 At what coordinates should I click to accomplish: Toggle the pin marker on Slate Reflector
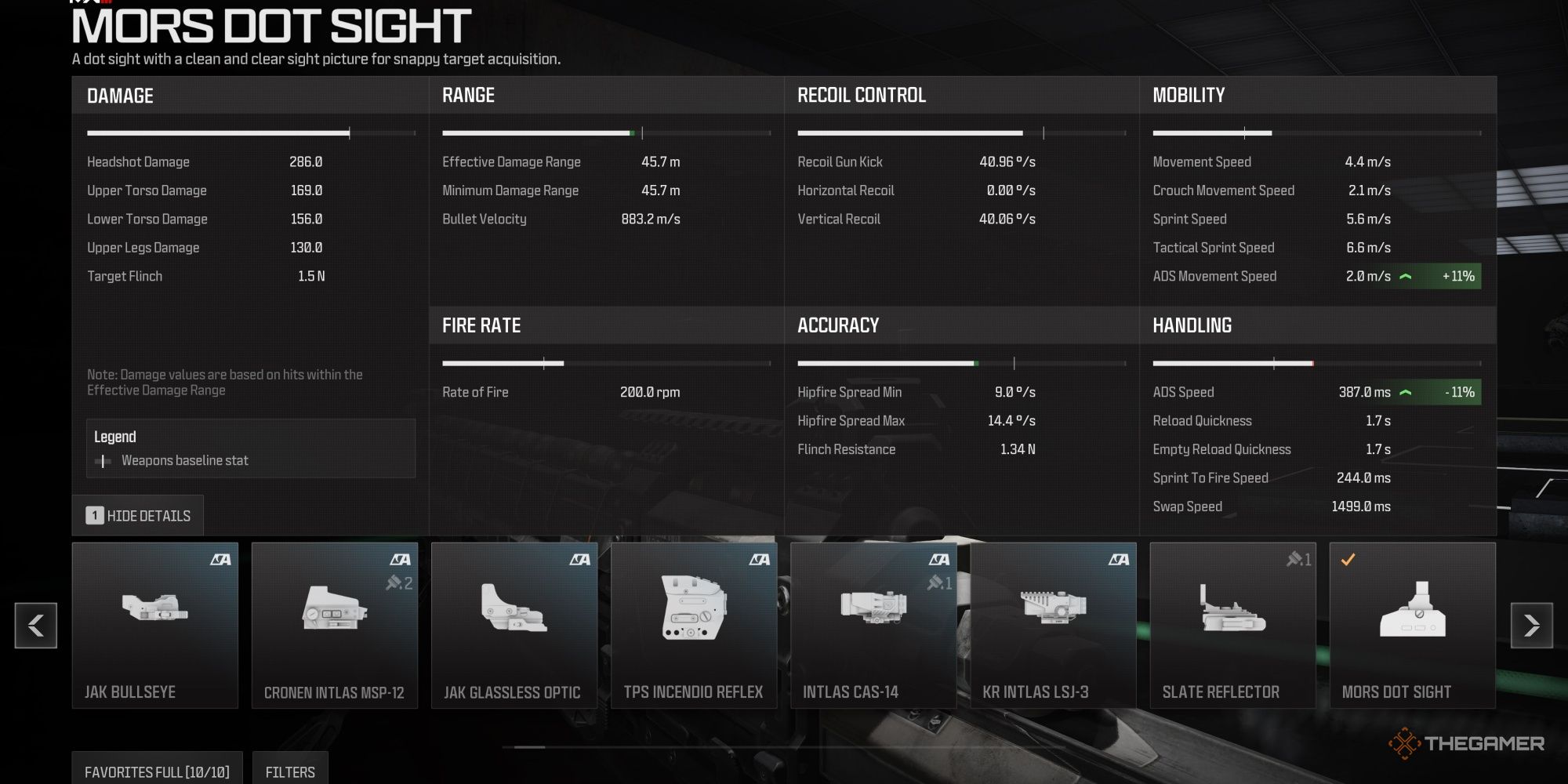[x=1297, y=560]
